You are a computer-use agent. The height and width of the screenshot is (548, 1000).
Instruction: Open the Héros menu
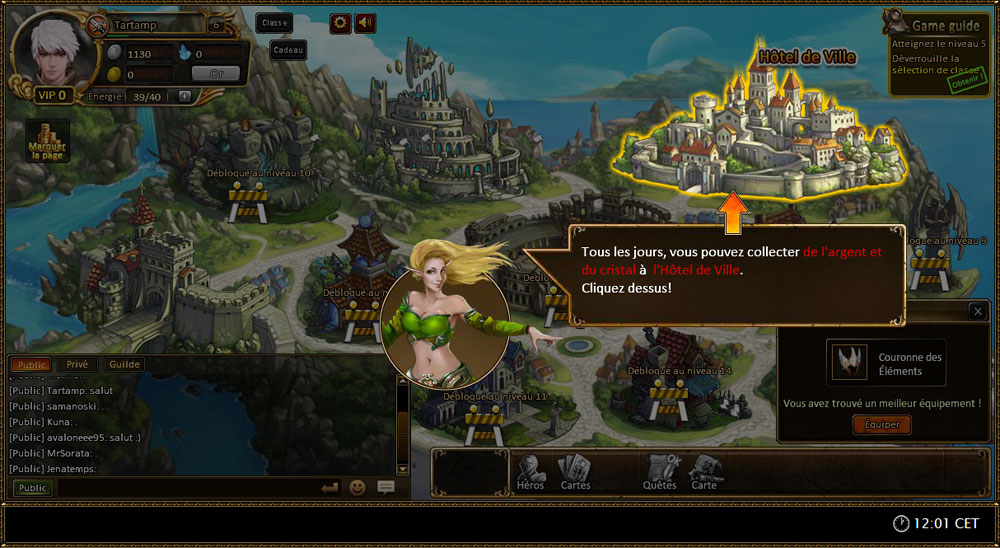point(531,472)
